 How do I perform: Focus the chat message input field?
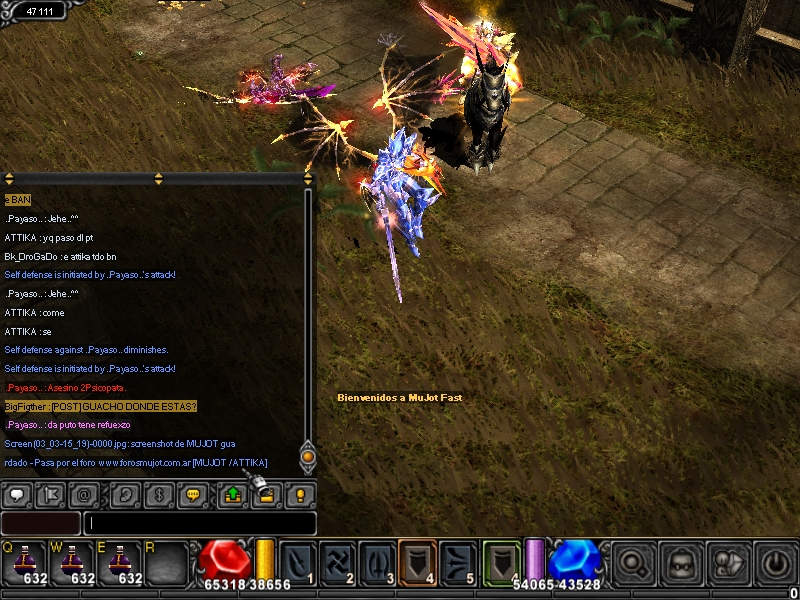pos(200,523)
